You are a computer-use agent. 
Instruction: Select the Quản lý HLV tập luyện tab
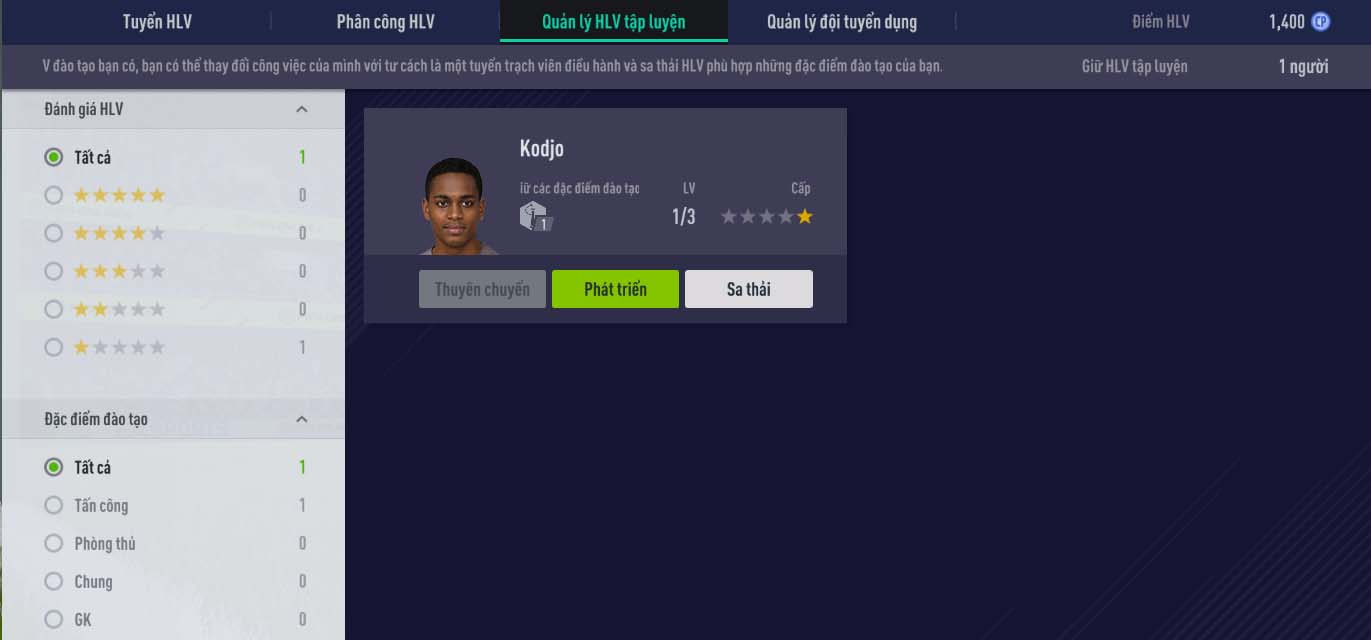(613, 22)
